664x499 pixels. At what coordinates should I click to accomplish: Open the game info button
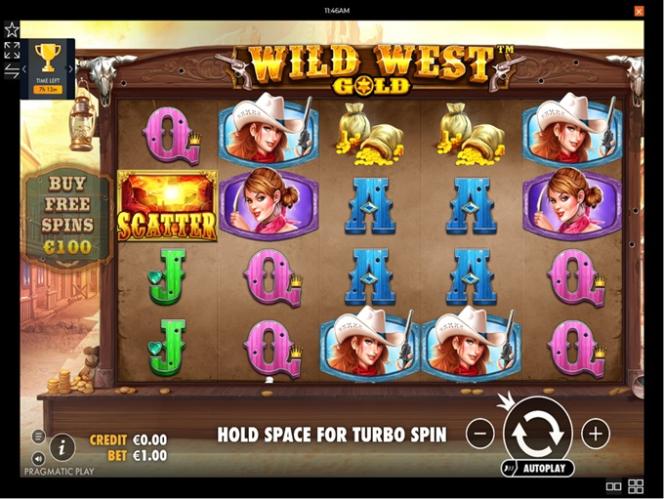[62, 446]
